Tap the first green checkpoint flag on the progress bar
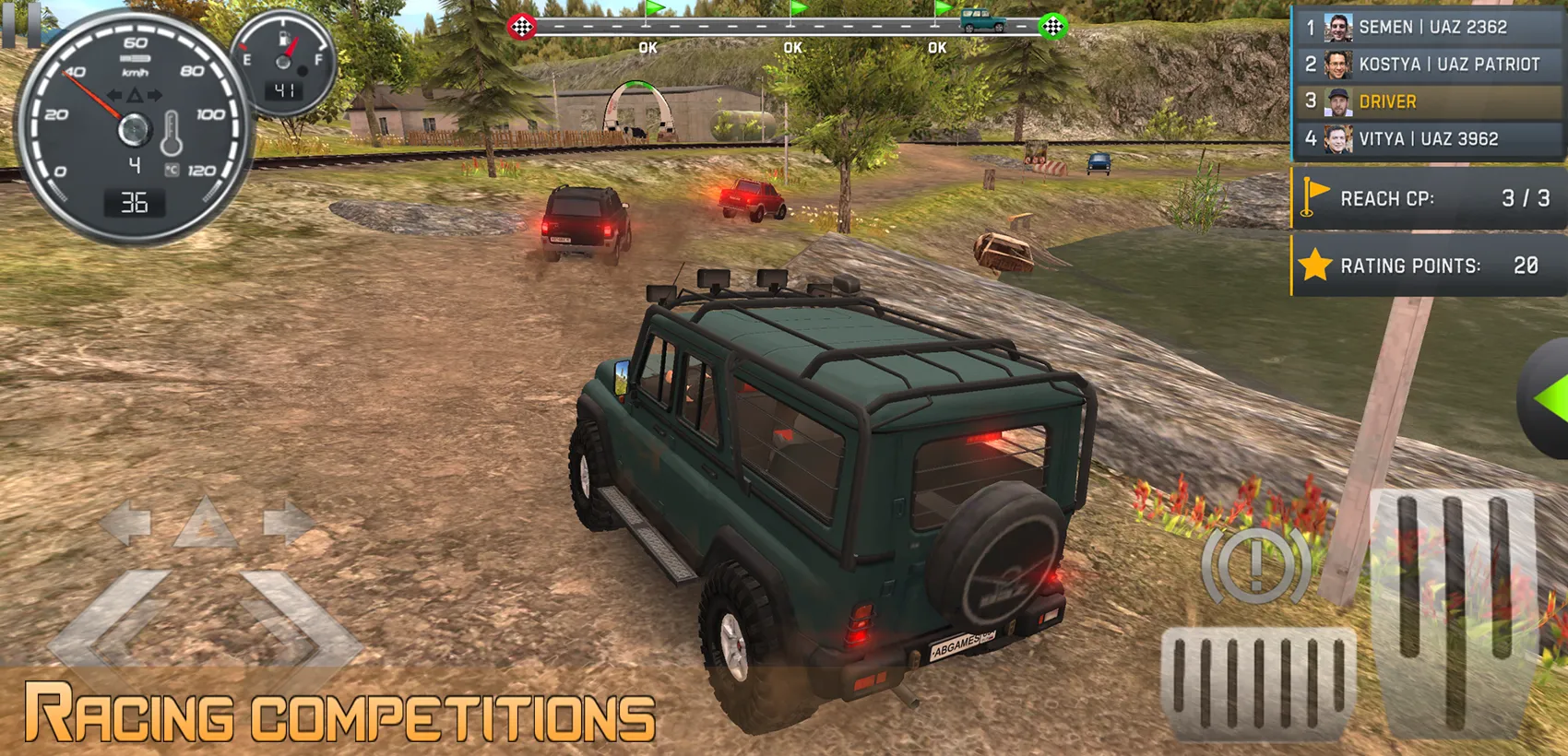 coord(651,13)
